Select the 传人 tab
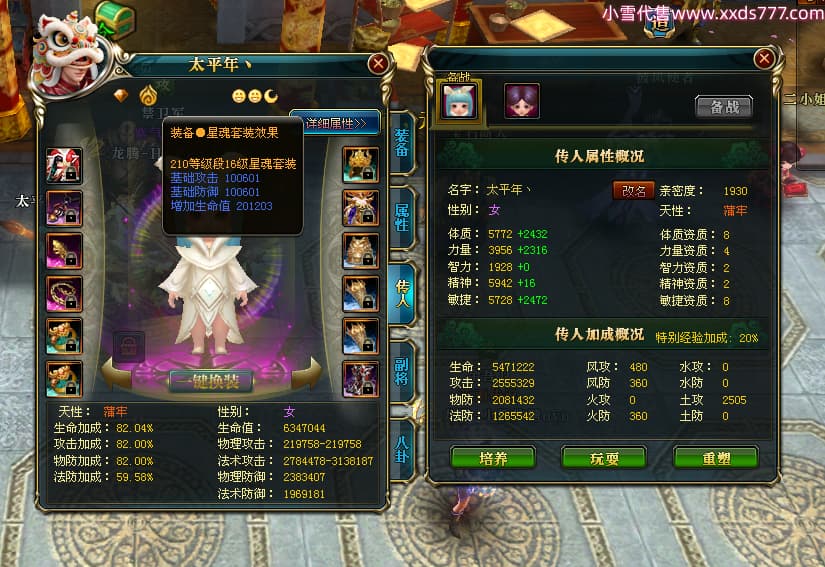 pos(401,292)
